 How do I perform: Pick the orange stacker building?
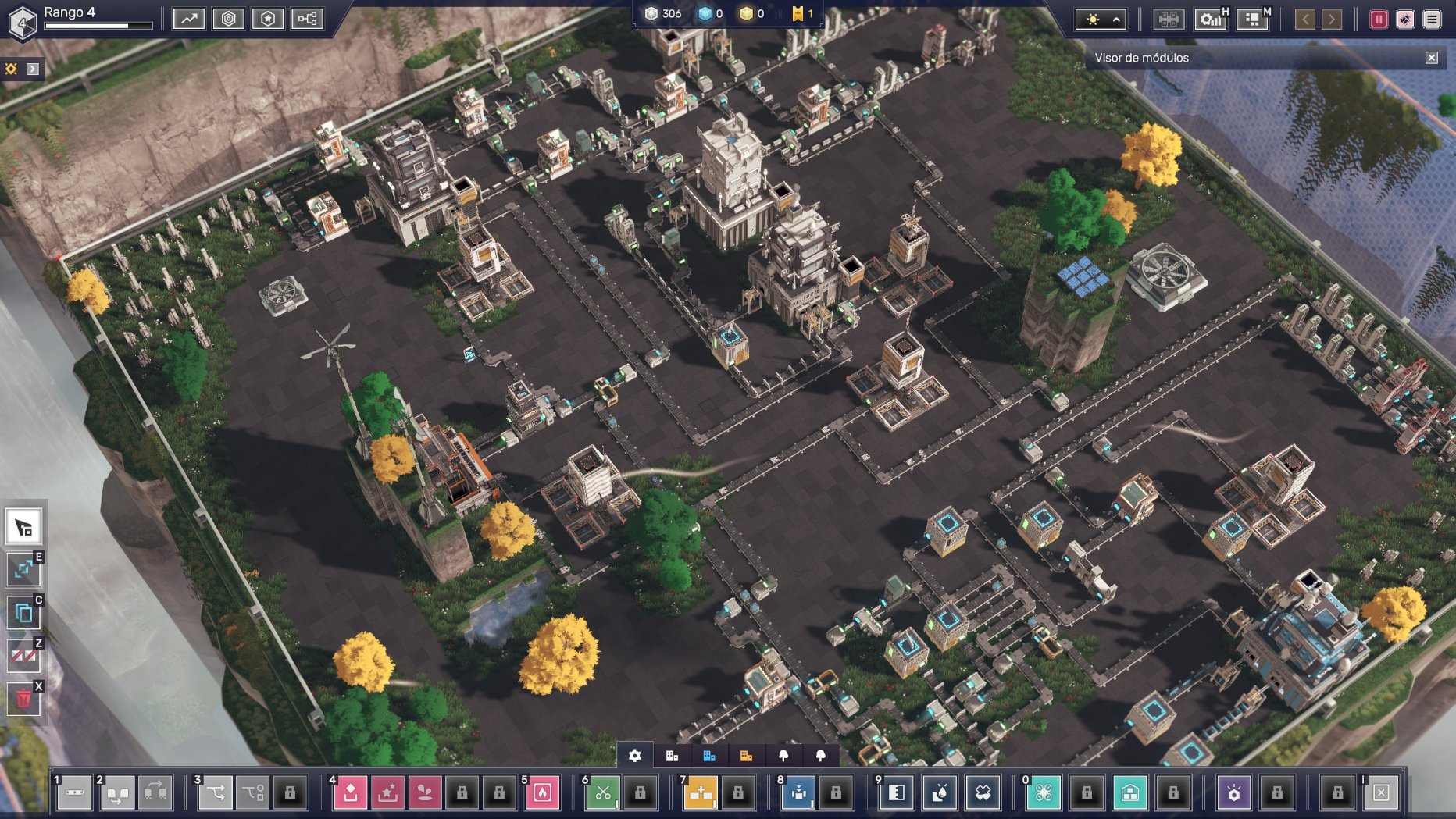(x=701, y=793)
